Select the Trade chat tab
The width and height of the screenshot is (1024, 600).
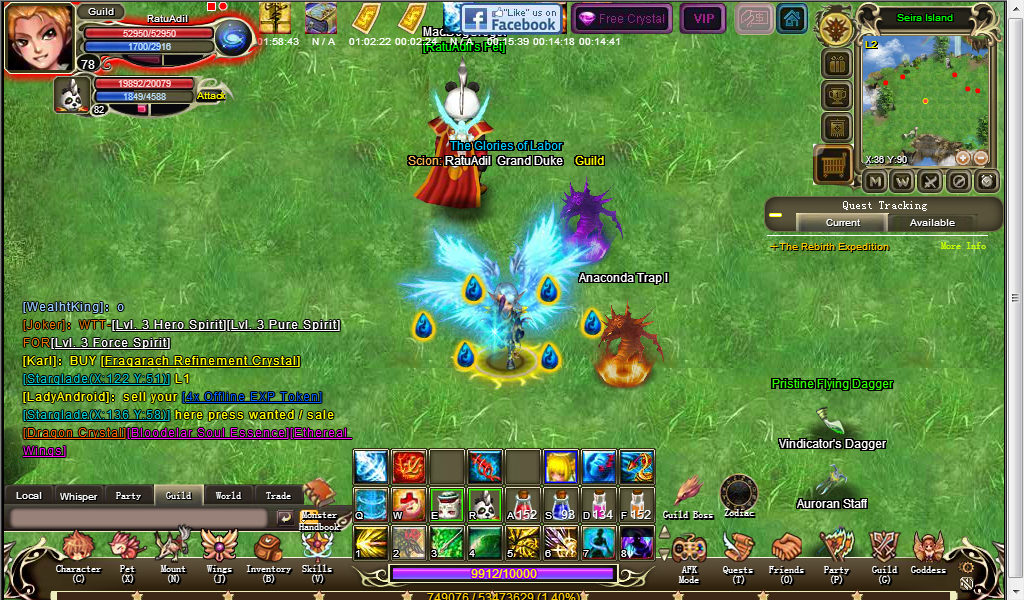(278, 496)
